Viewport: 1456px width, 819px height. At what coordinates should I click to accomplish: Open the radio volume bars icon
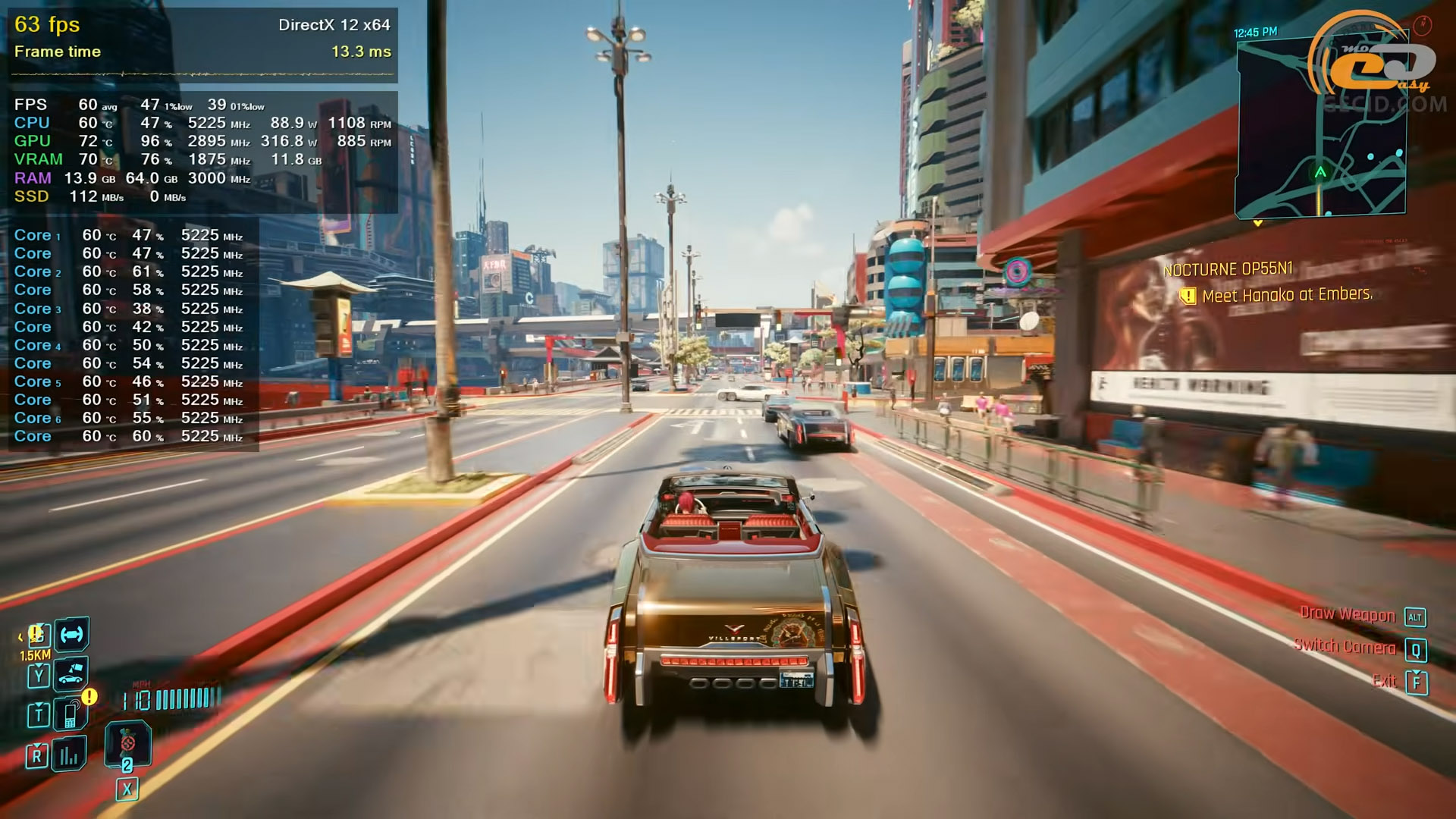coord(69,755)
